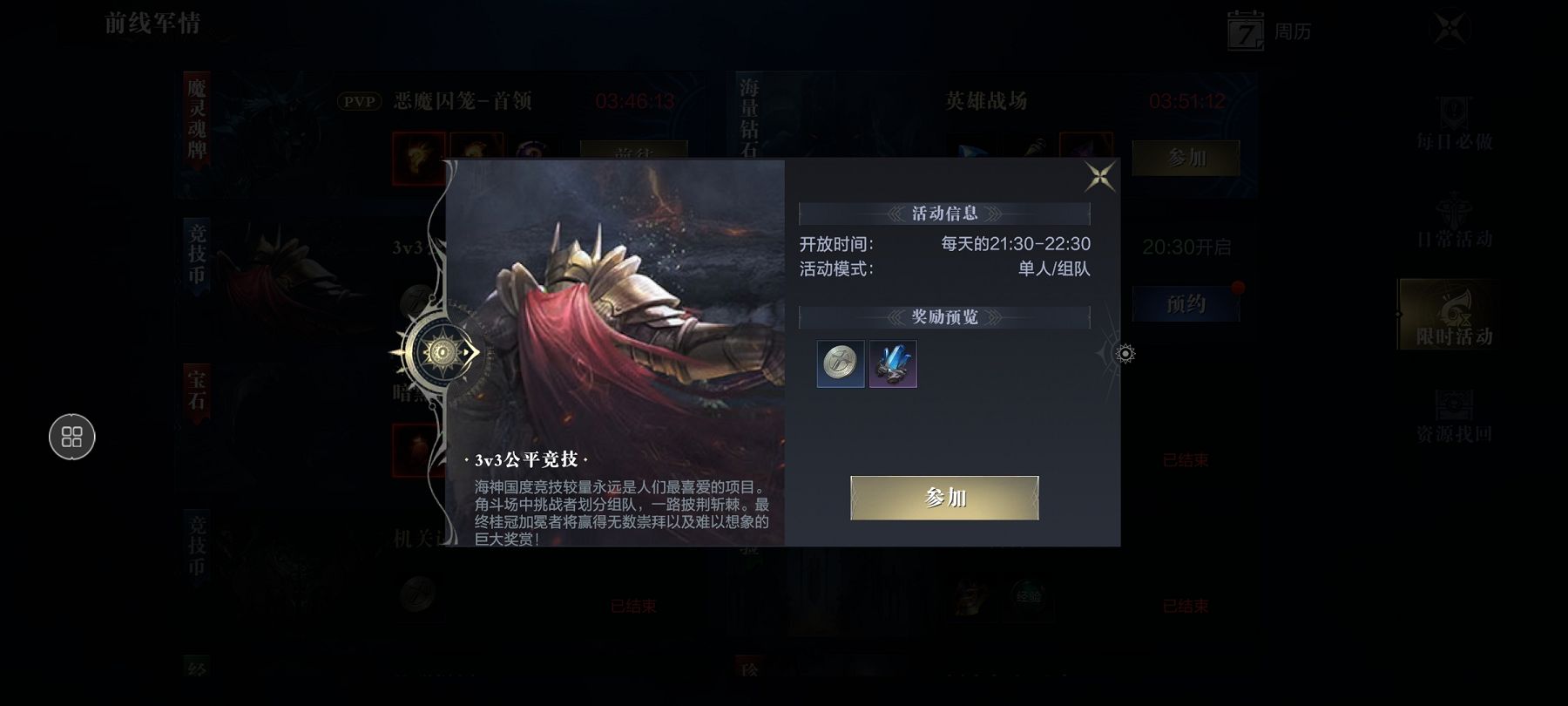
Task: Switch to the 资源找回 tab
Action: [1453, 415]
